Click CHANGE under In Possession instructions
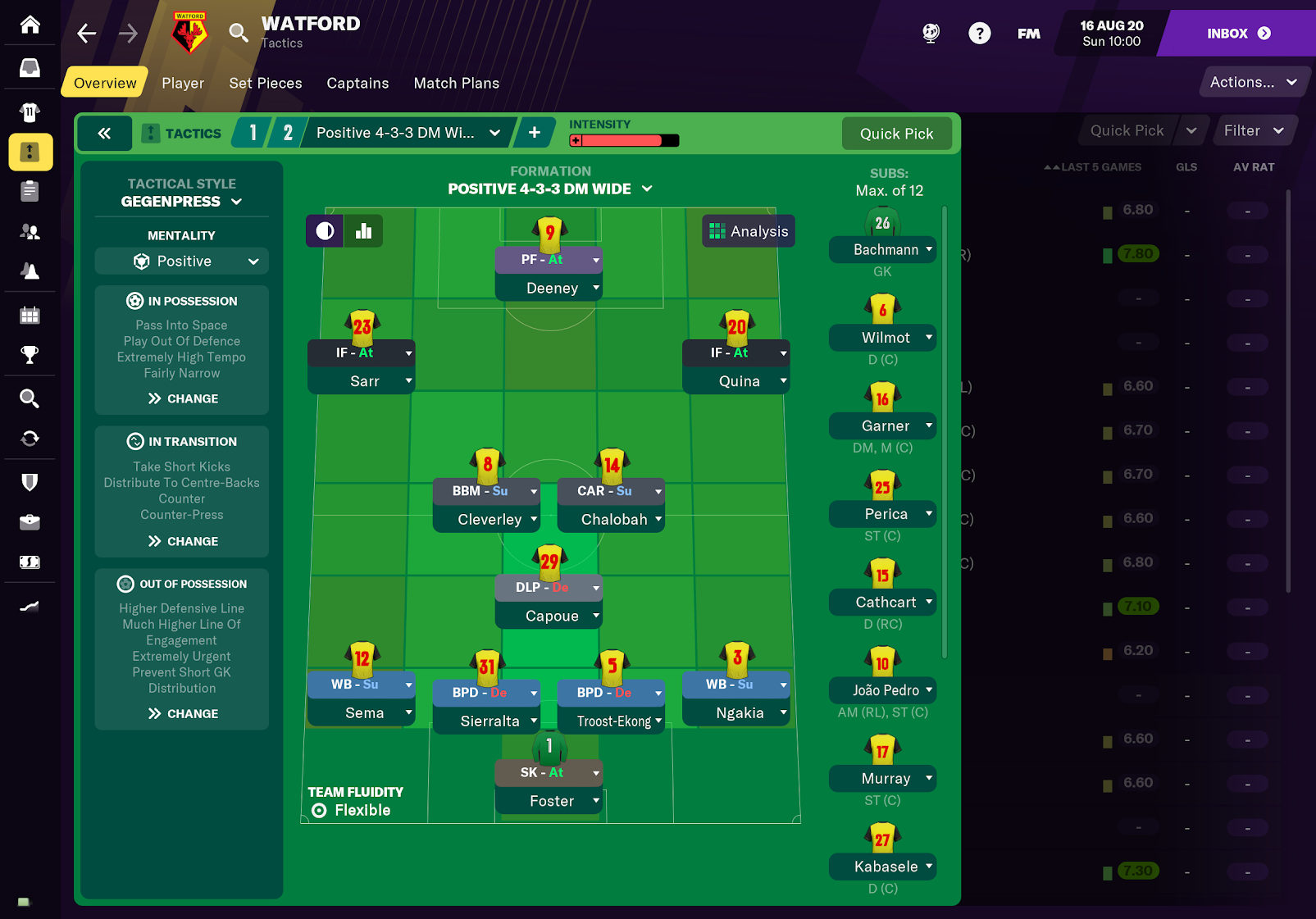The height and width of the screenshot is (919, 1316). (x=181, y=398)
